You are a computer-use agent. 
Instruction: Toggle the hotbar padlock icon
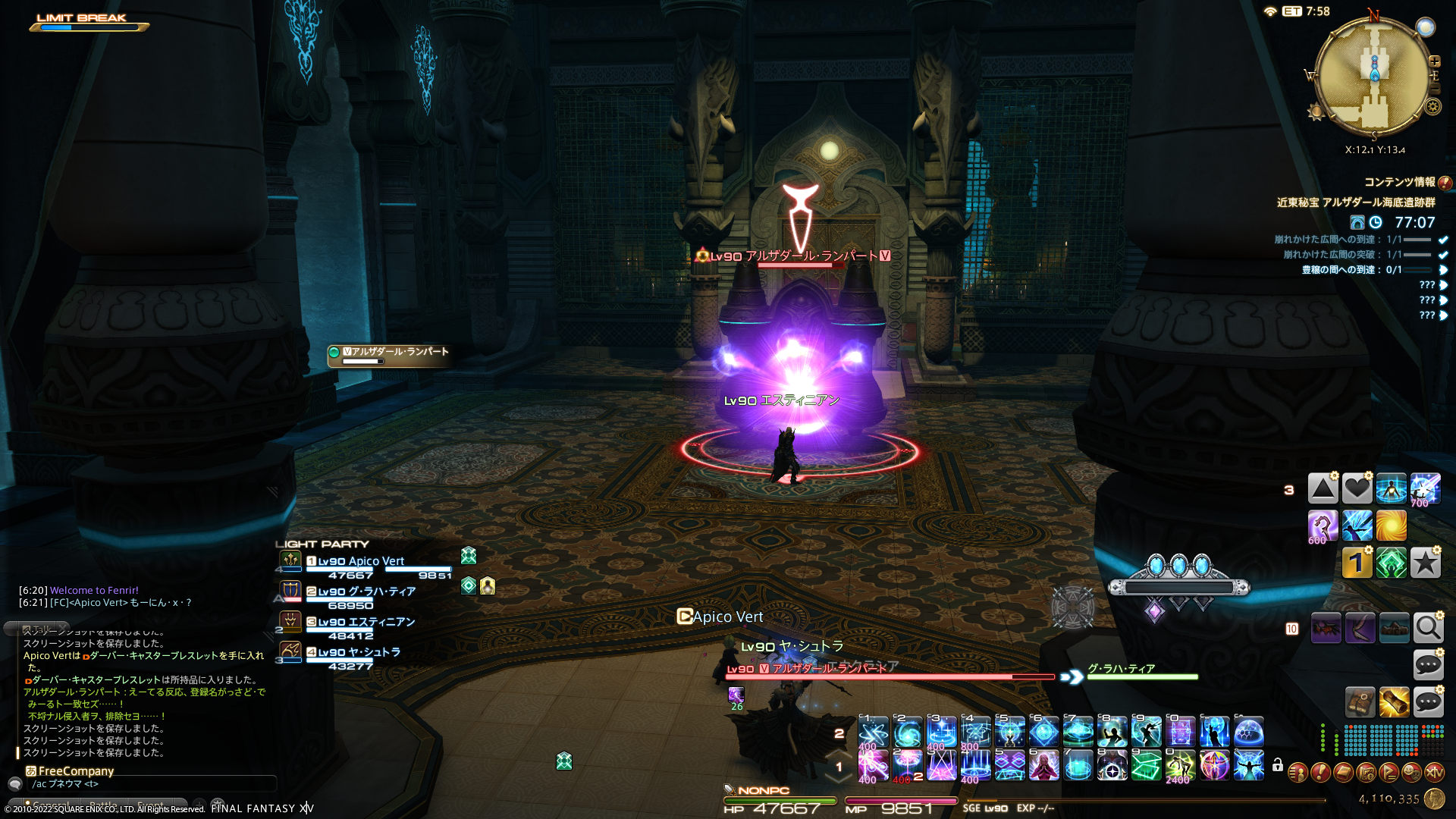(x=1278, y=765)
